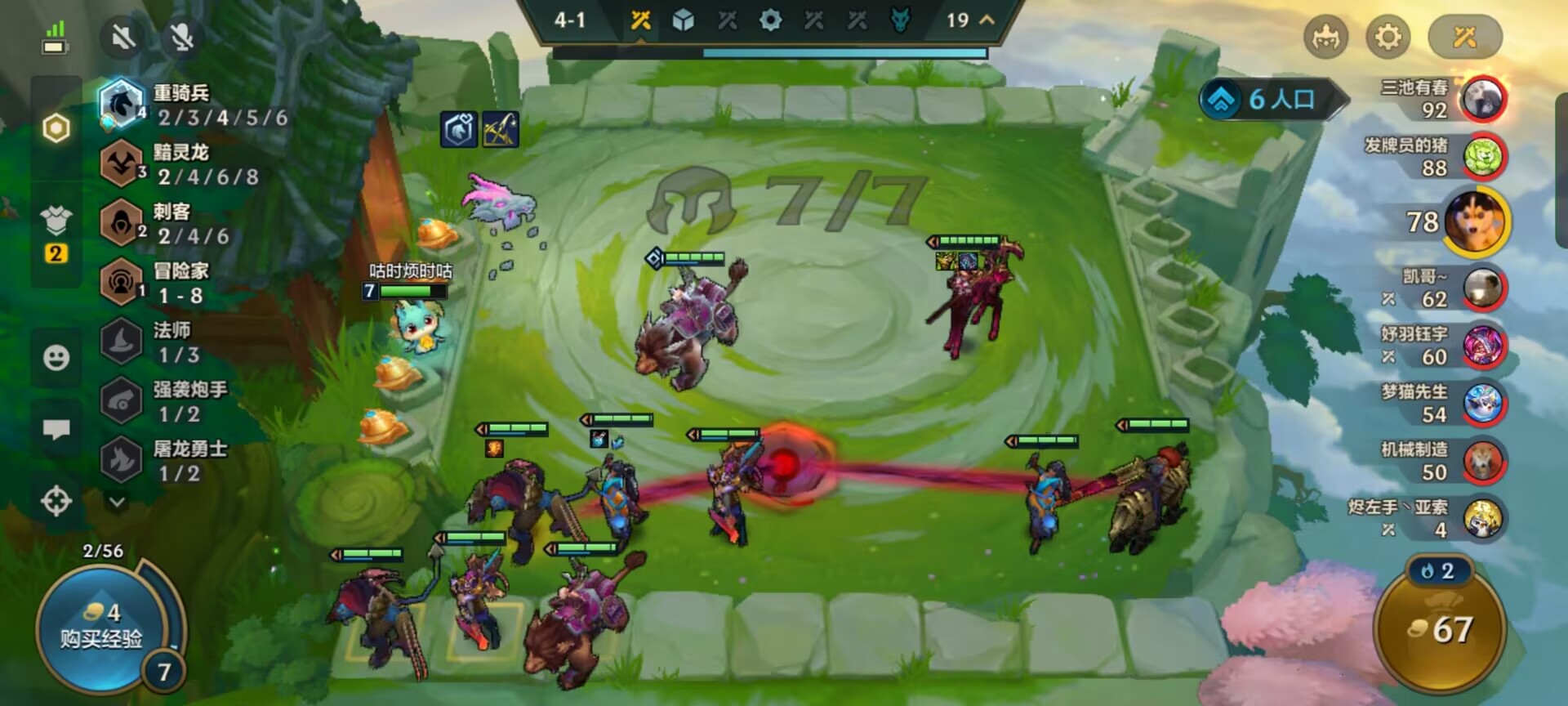Open the emote smiley face button
Screen dimensions: 1568x706
(x=56, y=357)
